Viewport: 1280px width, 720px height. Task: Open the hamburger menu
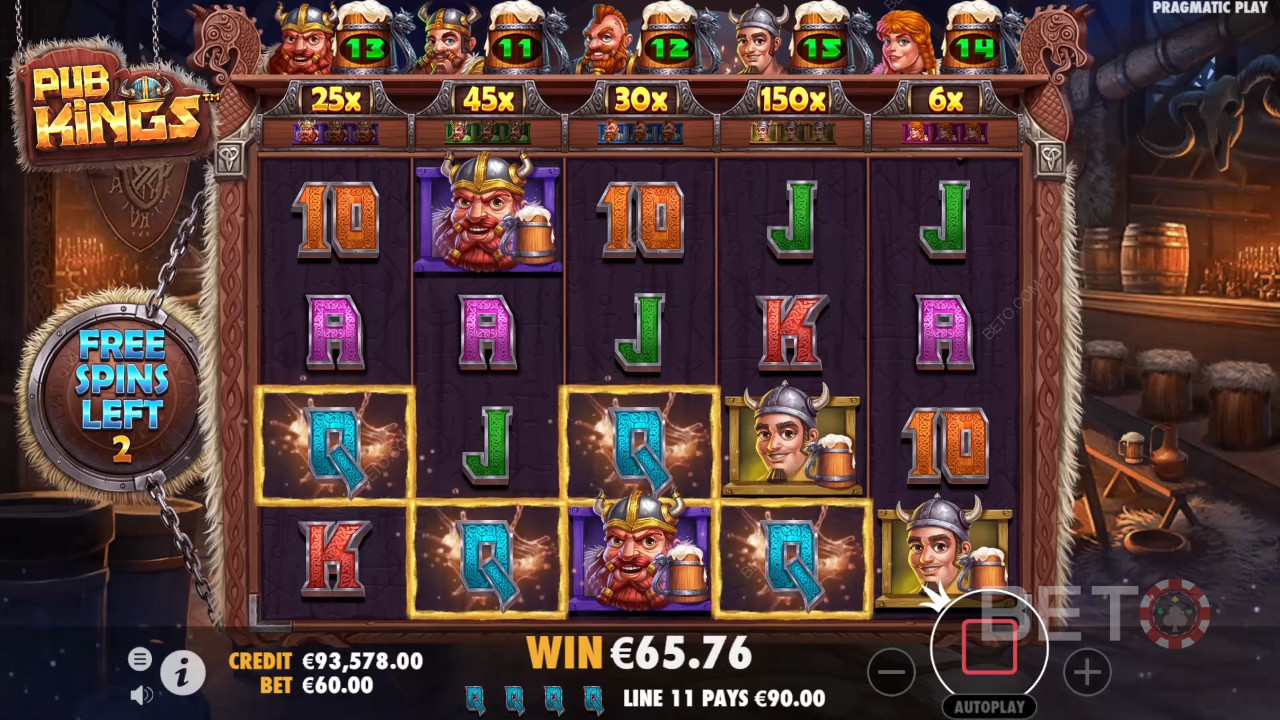pos(140,658)
